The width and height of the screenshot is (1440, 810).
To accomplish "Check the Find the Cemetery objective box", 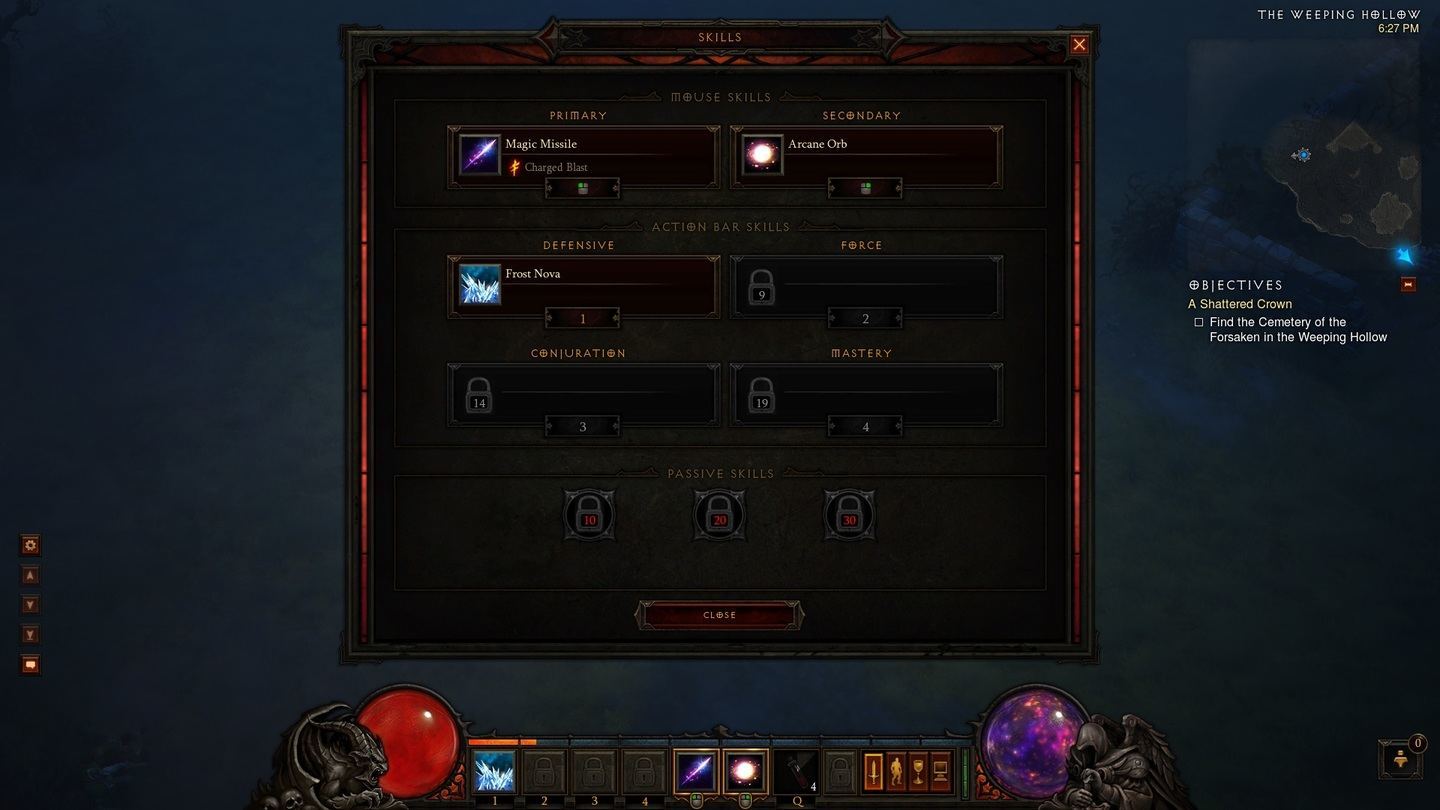I will click(1198, 321).
